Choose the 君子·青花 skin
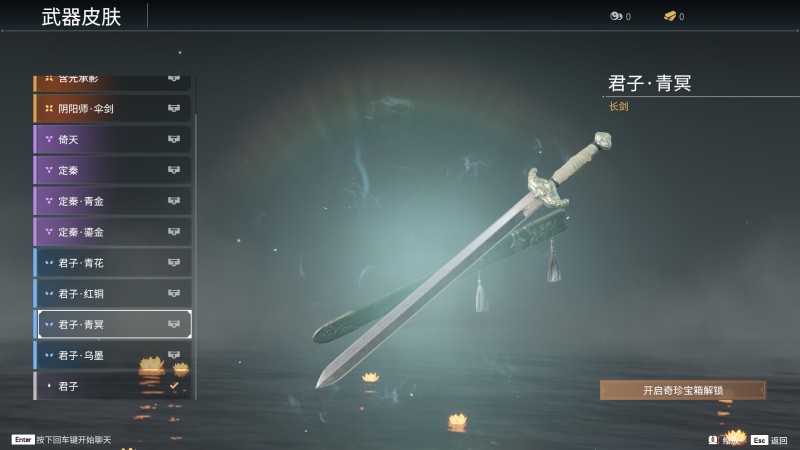 tap(112, 263)
